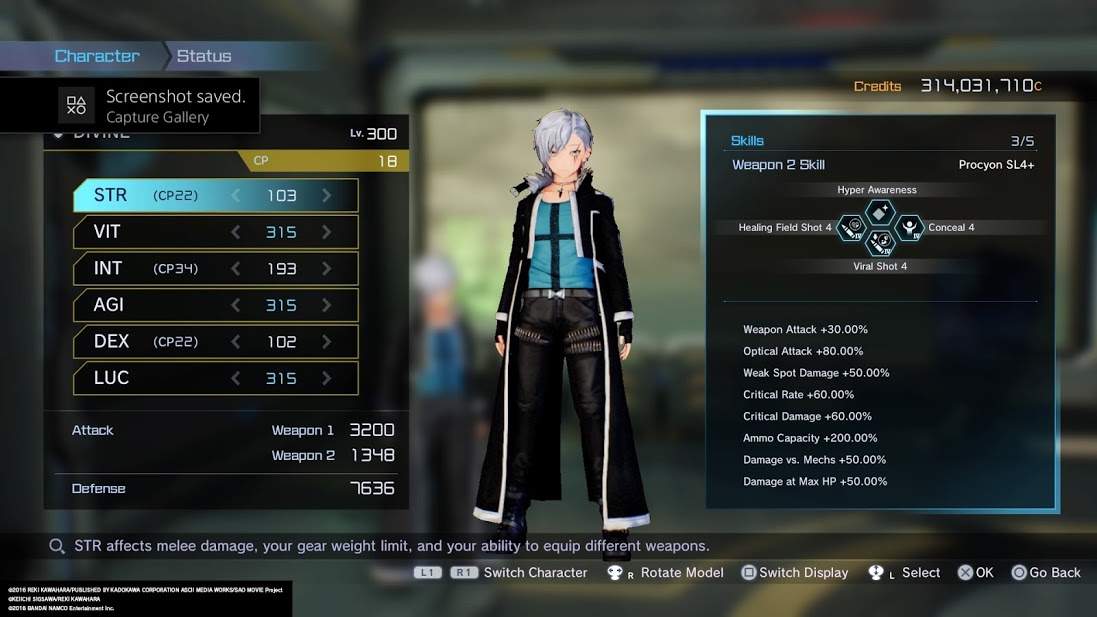Lower DEX using its left arrow
This screenshot has width=1097, height=617.
click(236, 341)
